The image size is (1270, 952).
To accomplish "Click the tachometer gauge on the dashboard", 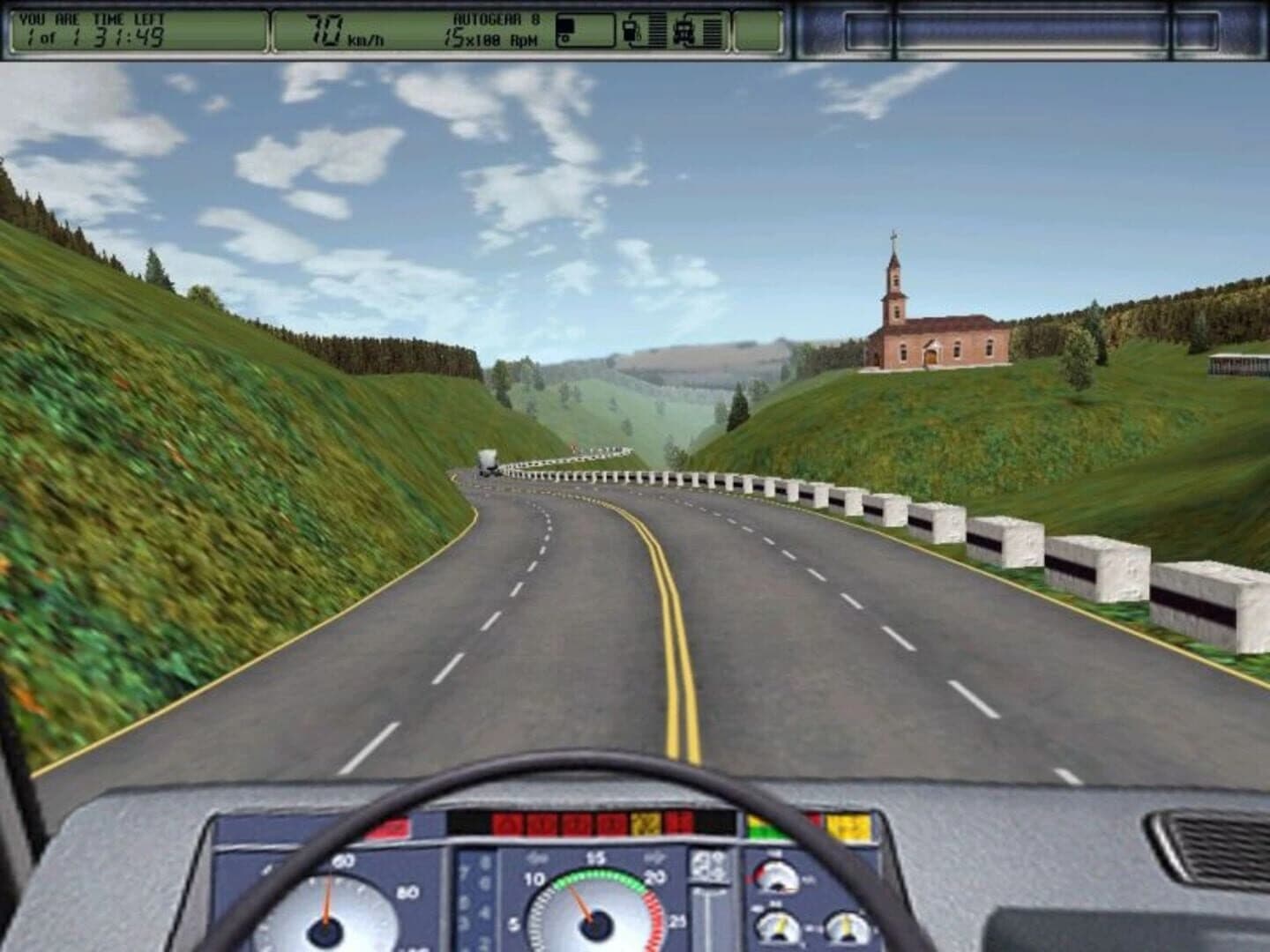I will (x=596, y=924).
